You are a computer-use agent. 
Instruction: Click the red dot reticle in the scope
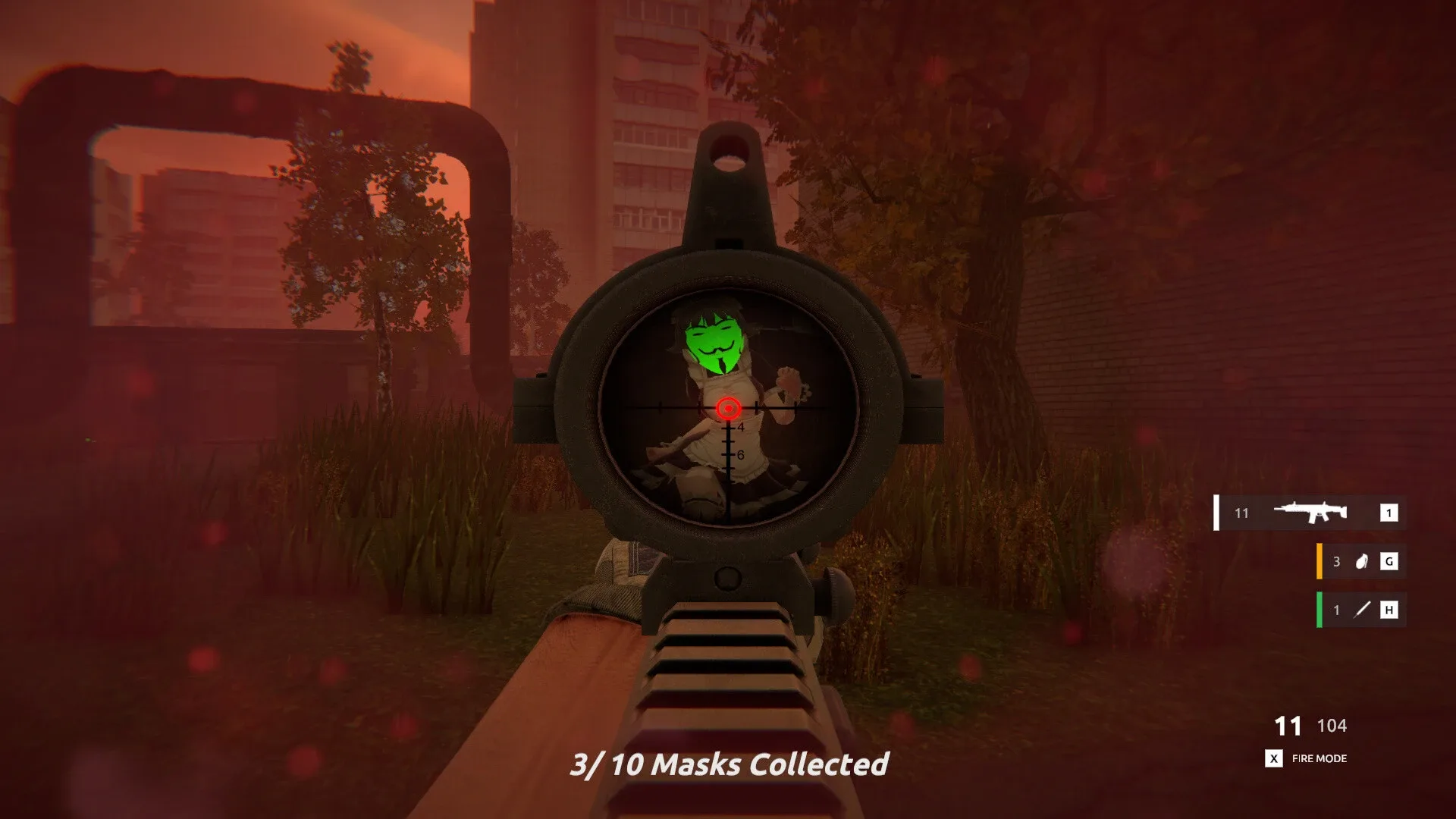click(729, 409)
